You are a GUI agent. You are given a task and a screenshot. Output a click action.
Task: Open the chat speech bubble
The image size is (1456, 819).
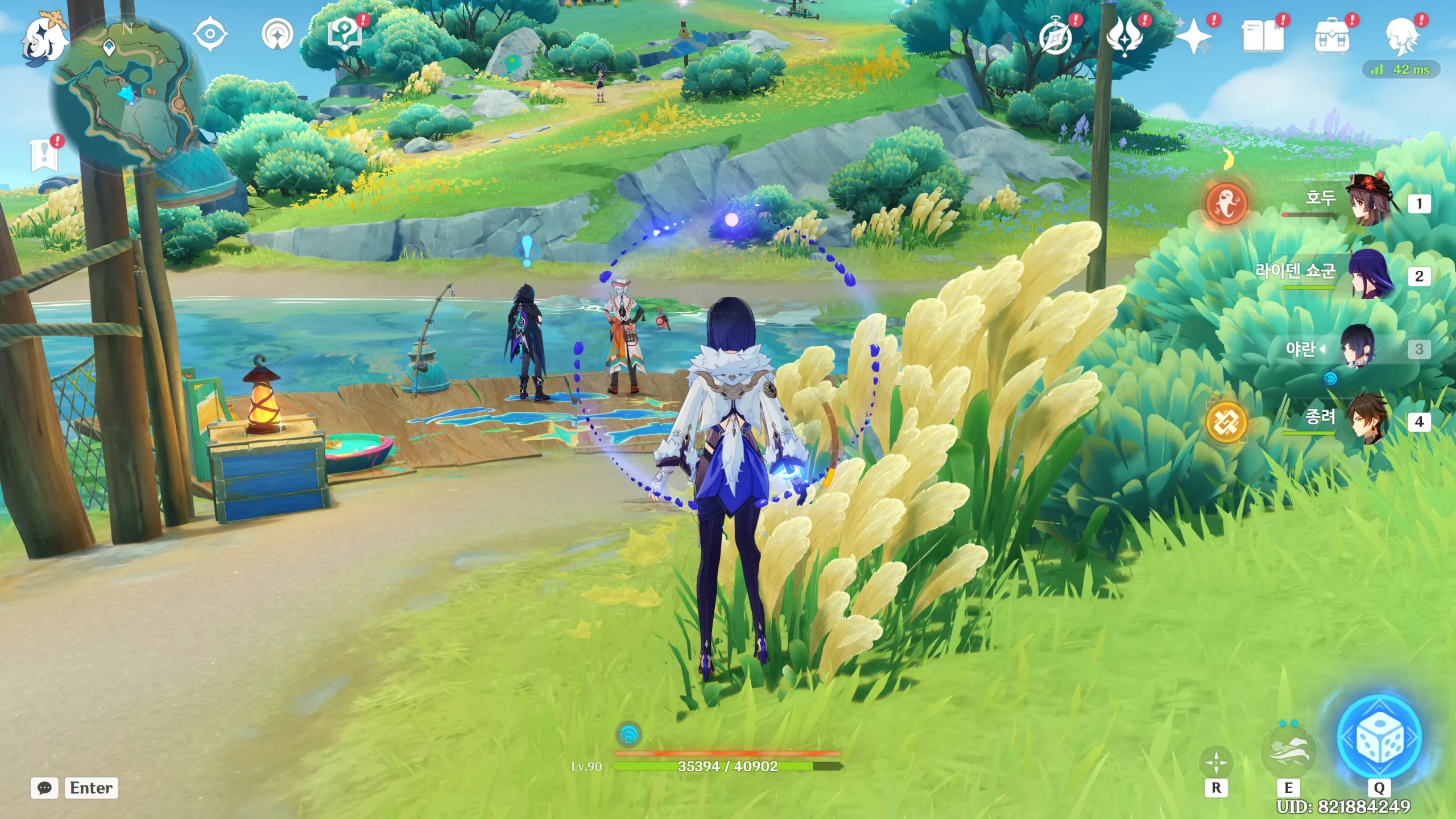[x=44, y=788]
